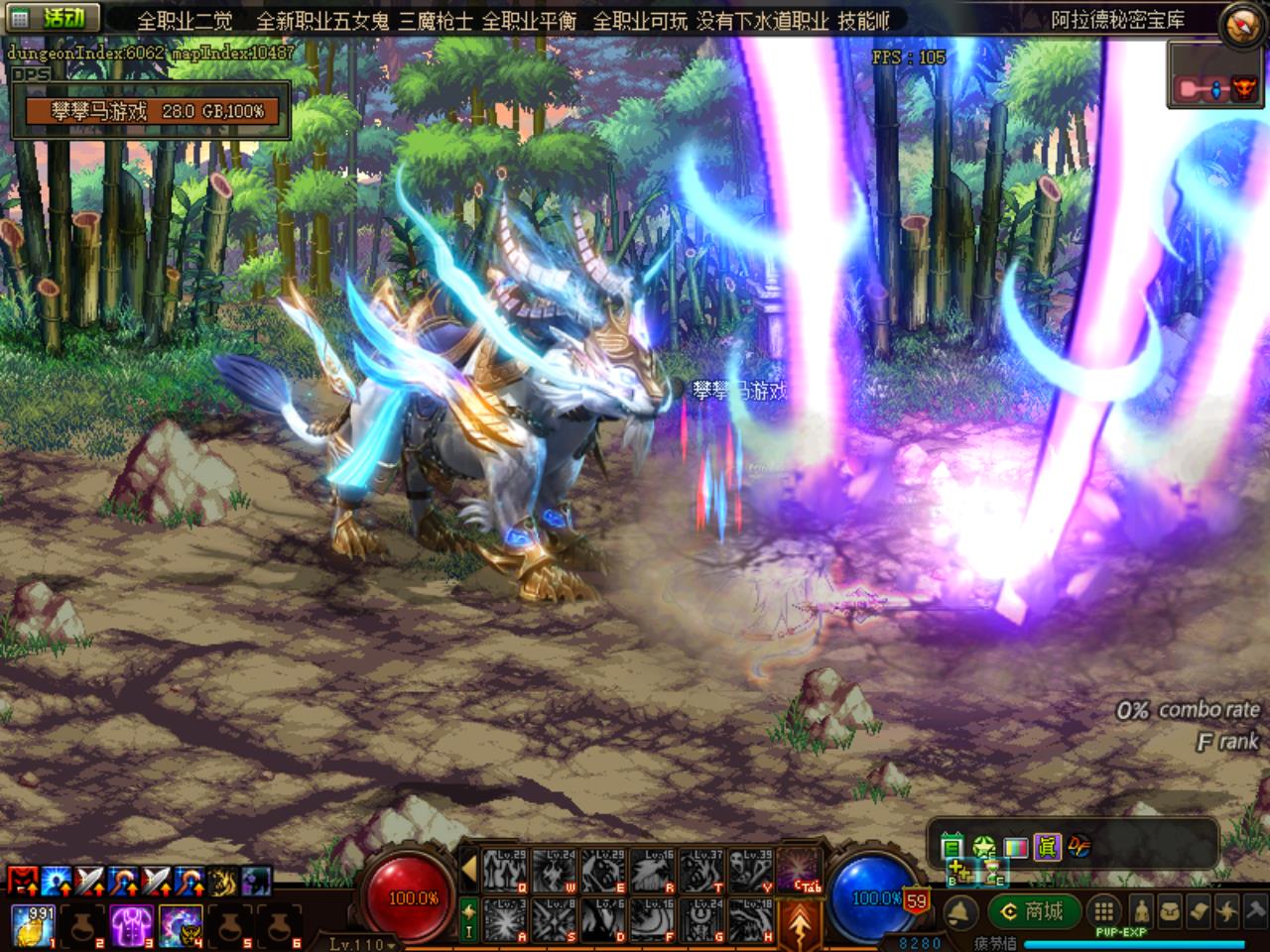The height and width of the screenshot is (952, 1270).
Task: Activate the skill bound to Q
Action: [505, 870]
